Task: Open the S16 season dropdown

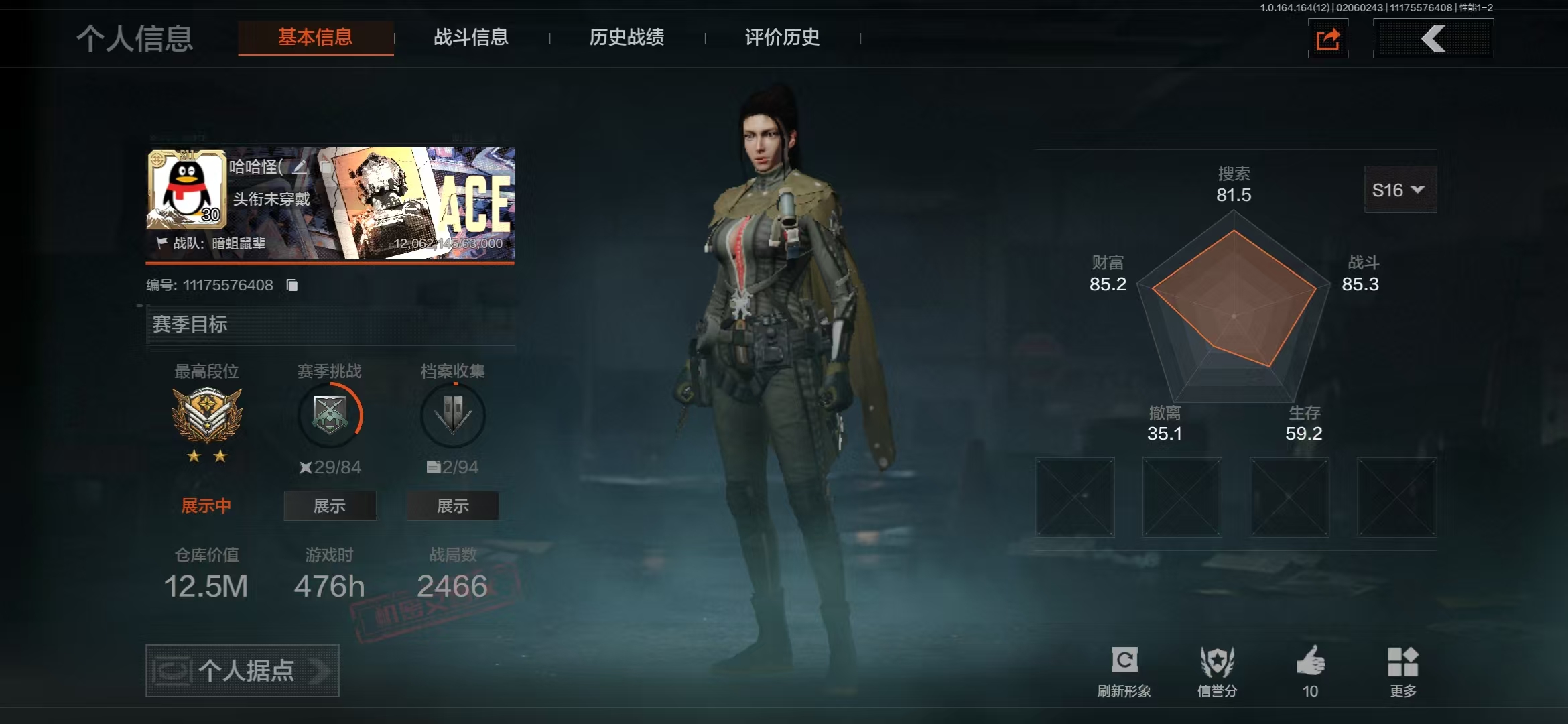Action: point(1399,190)
